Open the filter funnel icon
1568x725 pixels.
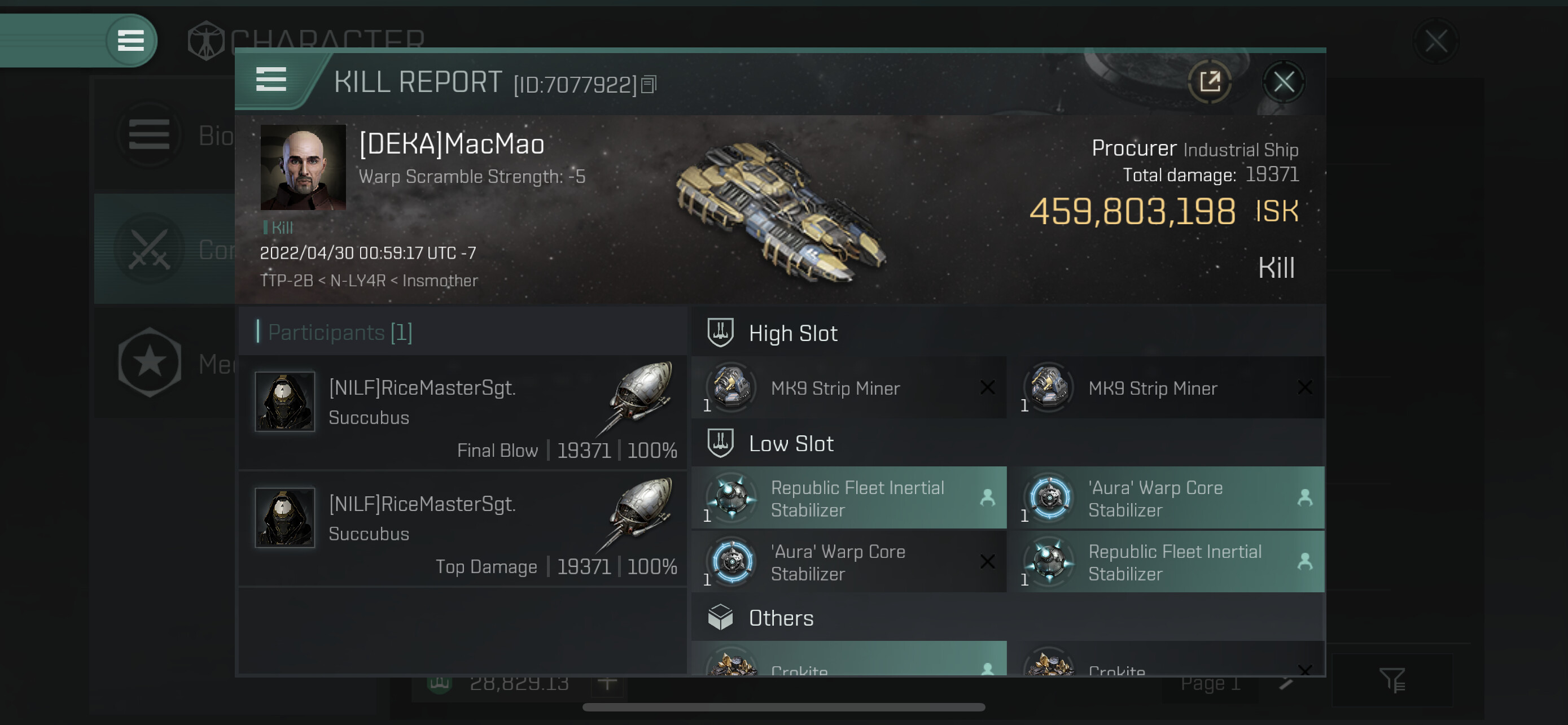1391,680
